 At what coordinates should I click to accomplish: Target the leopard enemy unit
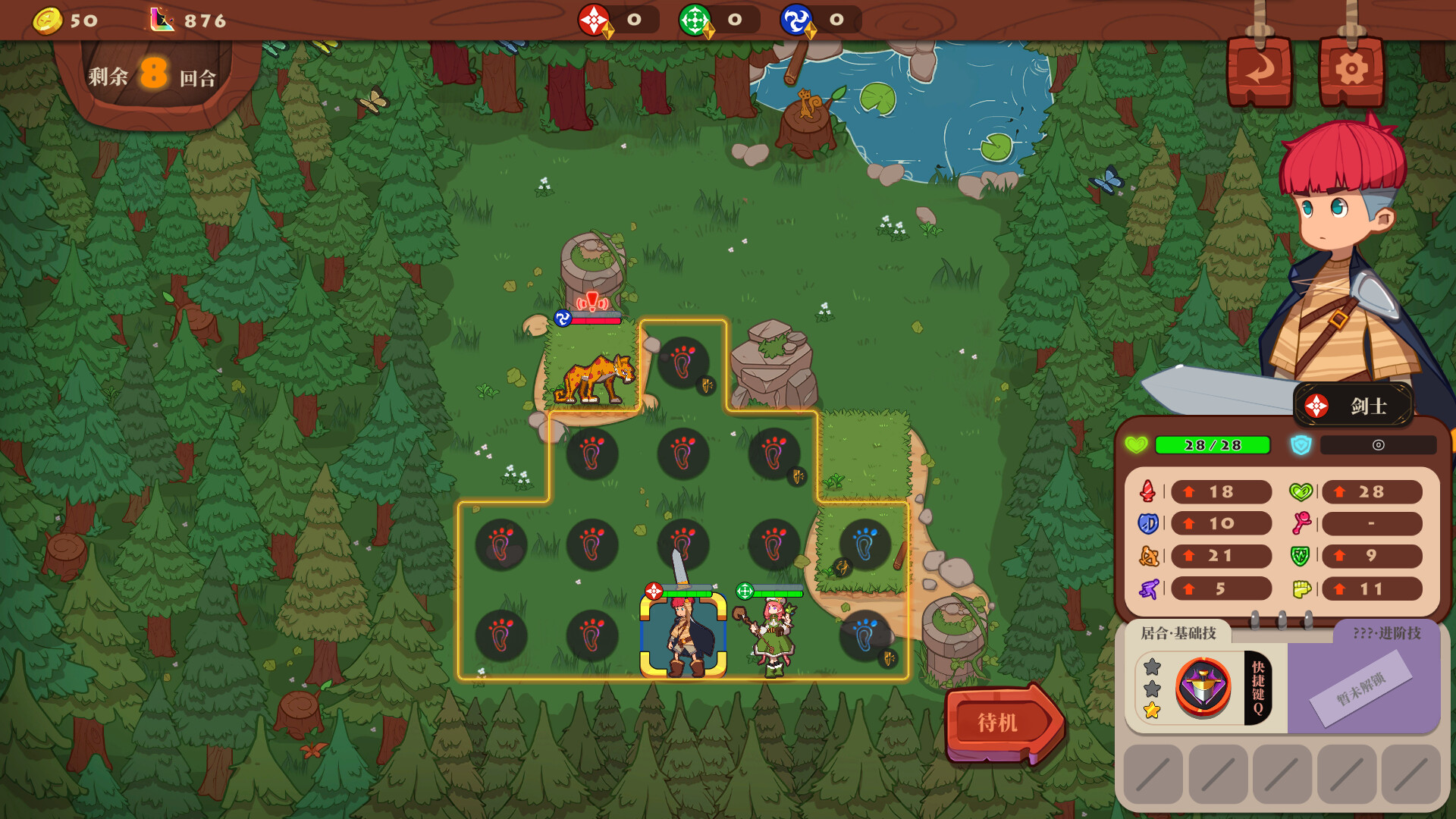point(595,375)
